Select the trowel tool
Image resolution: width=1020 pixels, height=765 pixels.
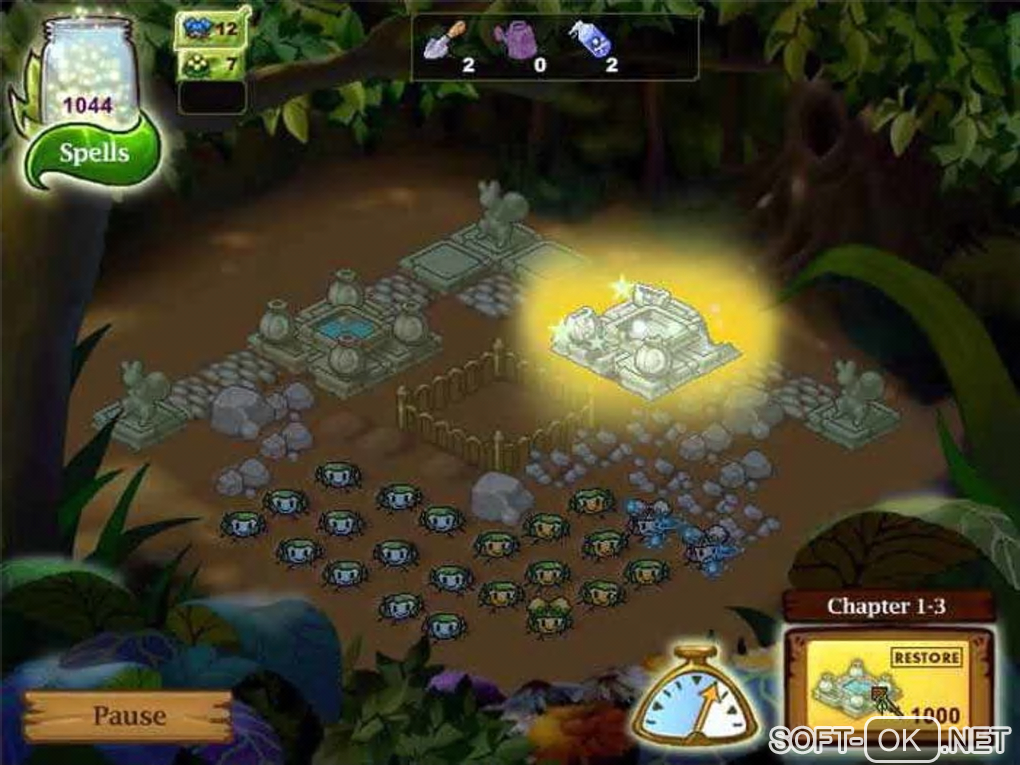443,40
